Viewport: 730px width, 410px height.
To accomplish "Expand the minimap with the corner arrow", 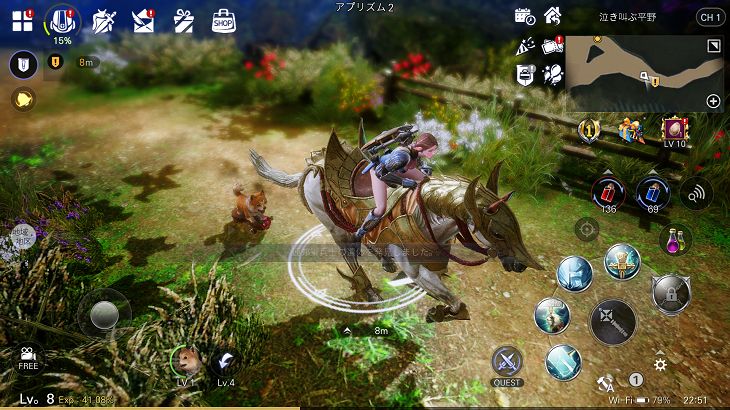I will pos(713,47).
